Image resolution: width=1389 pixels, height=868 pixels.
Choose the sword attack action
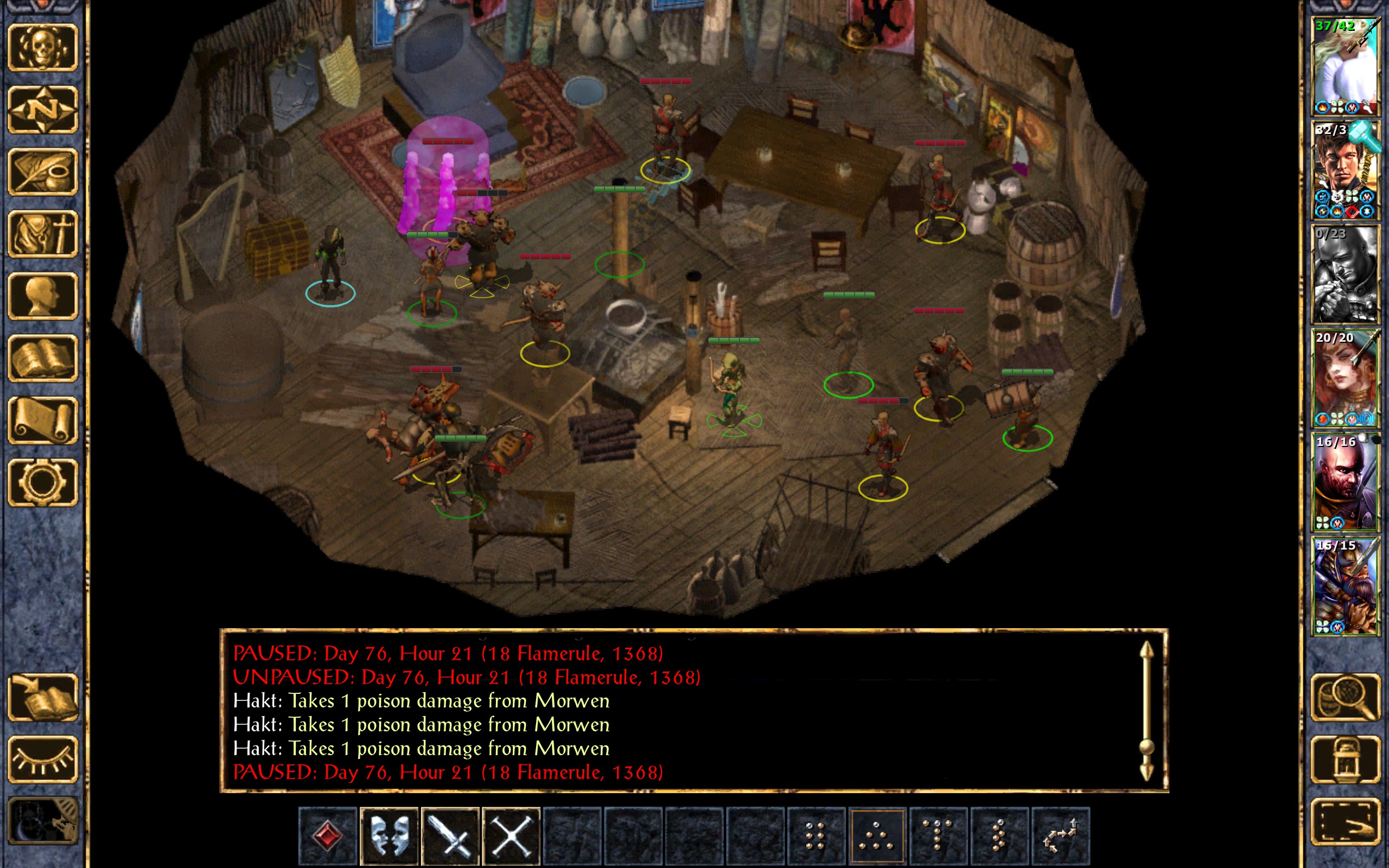coord(450,835)
